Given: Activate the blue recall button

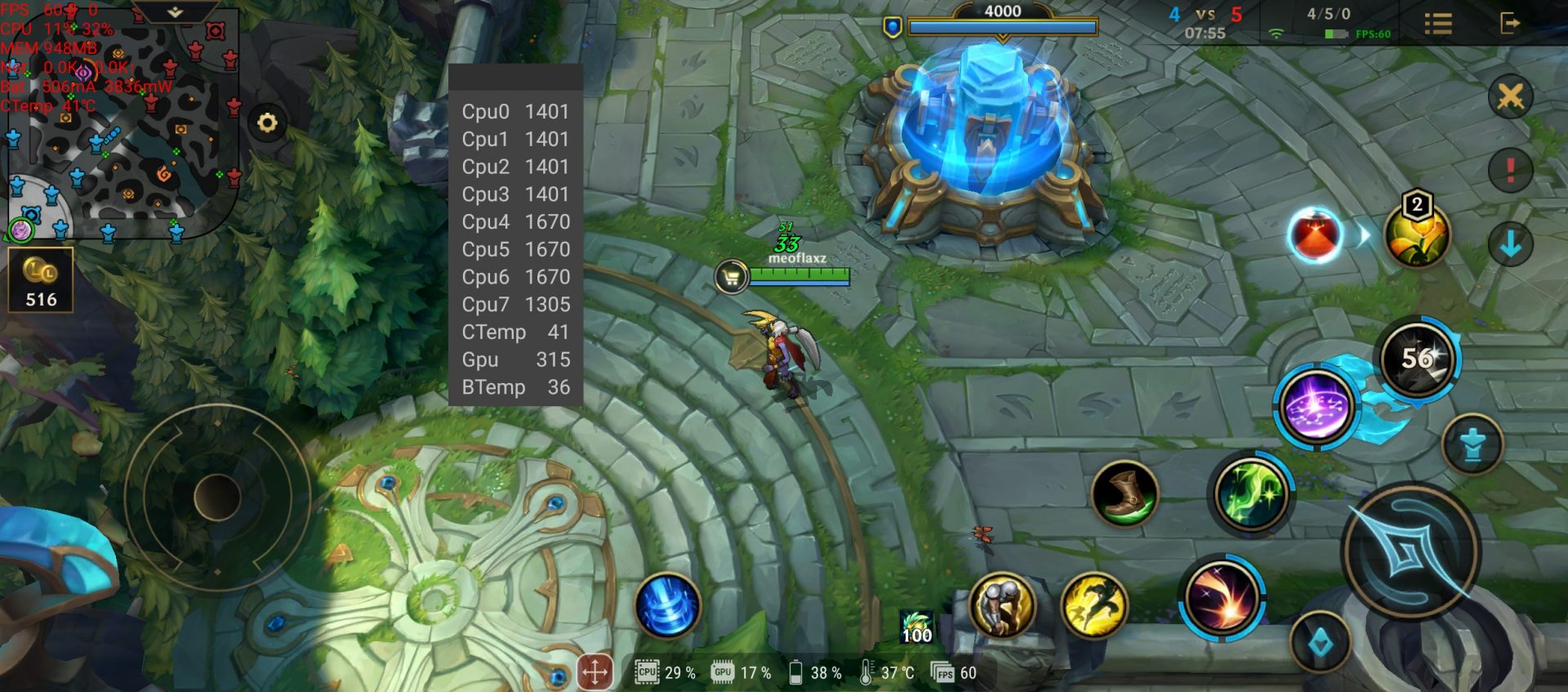Looking at the screenshot, I should click(667, 605).
